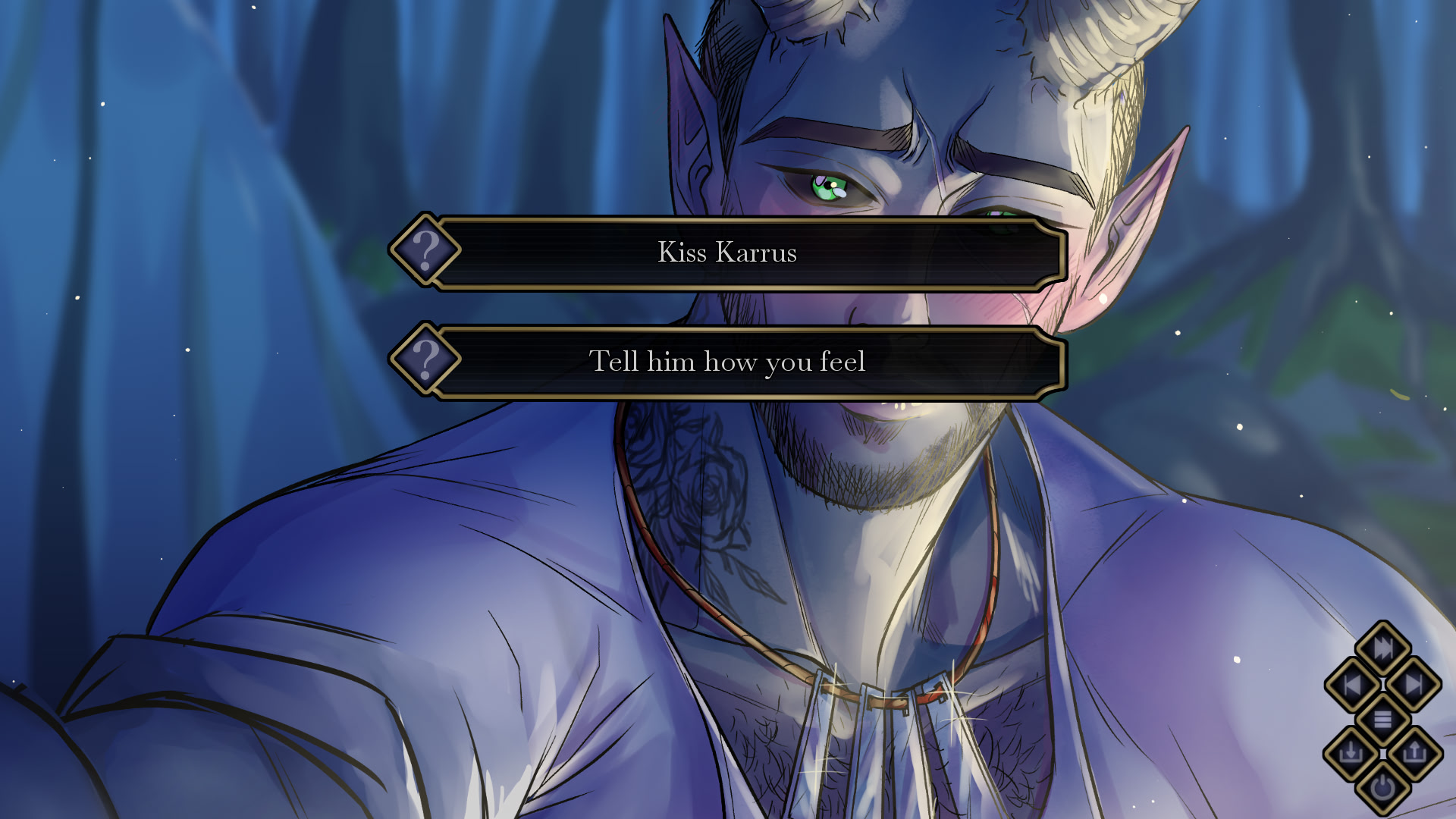Open the game menu via hamburger icon

pos(1382,717)
